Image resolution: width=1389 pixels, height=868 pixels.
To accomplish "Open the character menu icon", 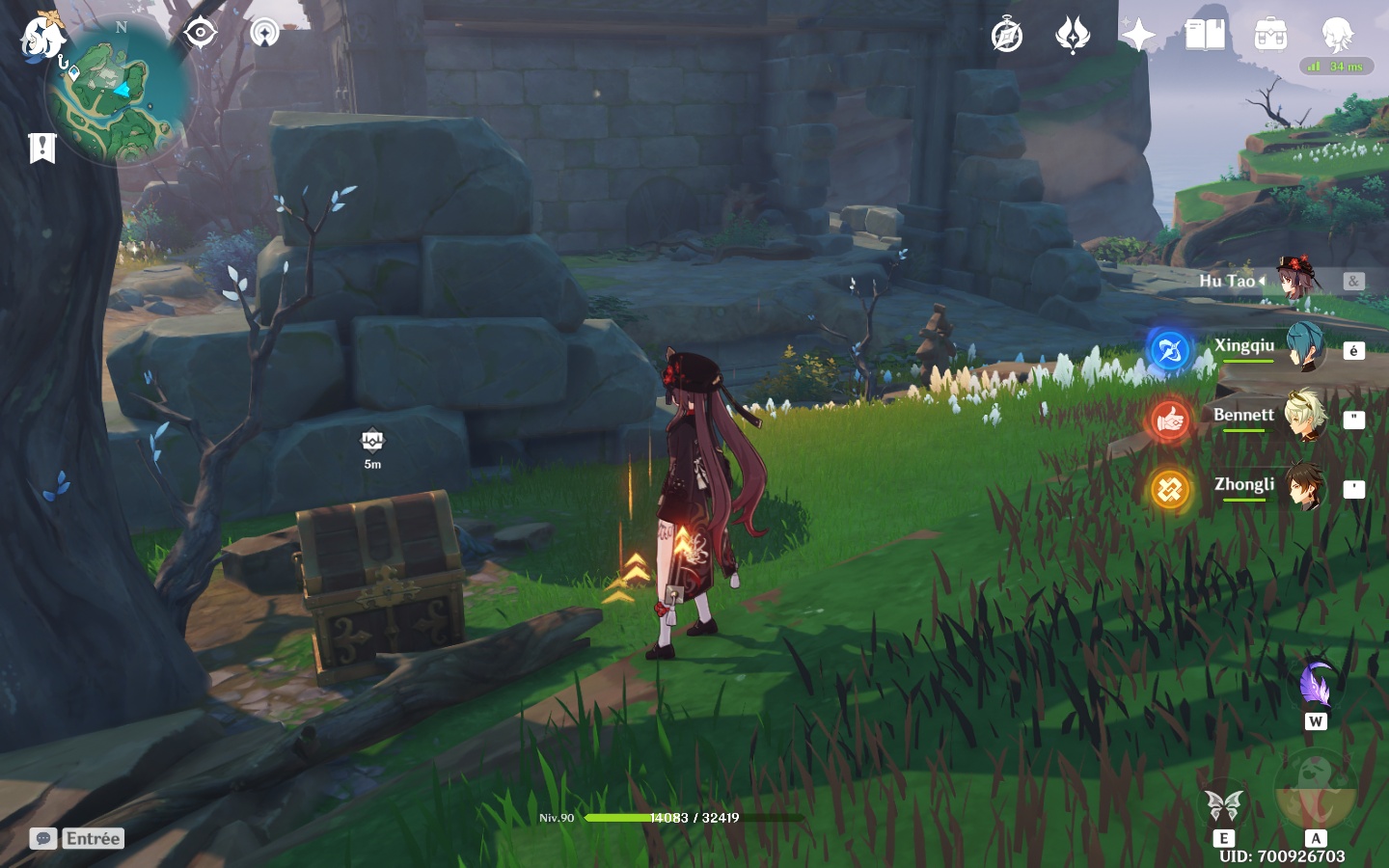I will [1338, 36].
